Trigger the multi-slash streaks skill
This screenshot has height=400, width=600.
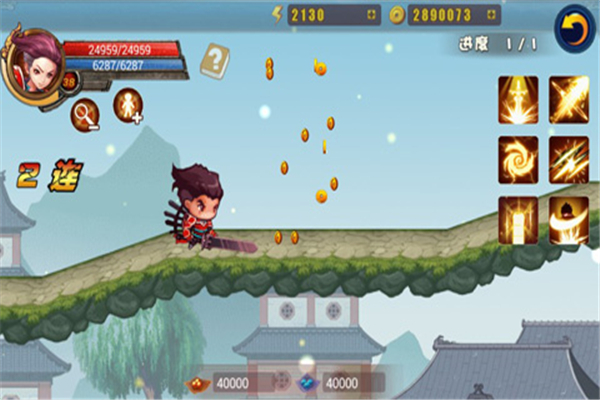568,159
